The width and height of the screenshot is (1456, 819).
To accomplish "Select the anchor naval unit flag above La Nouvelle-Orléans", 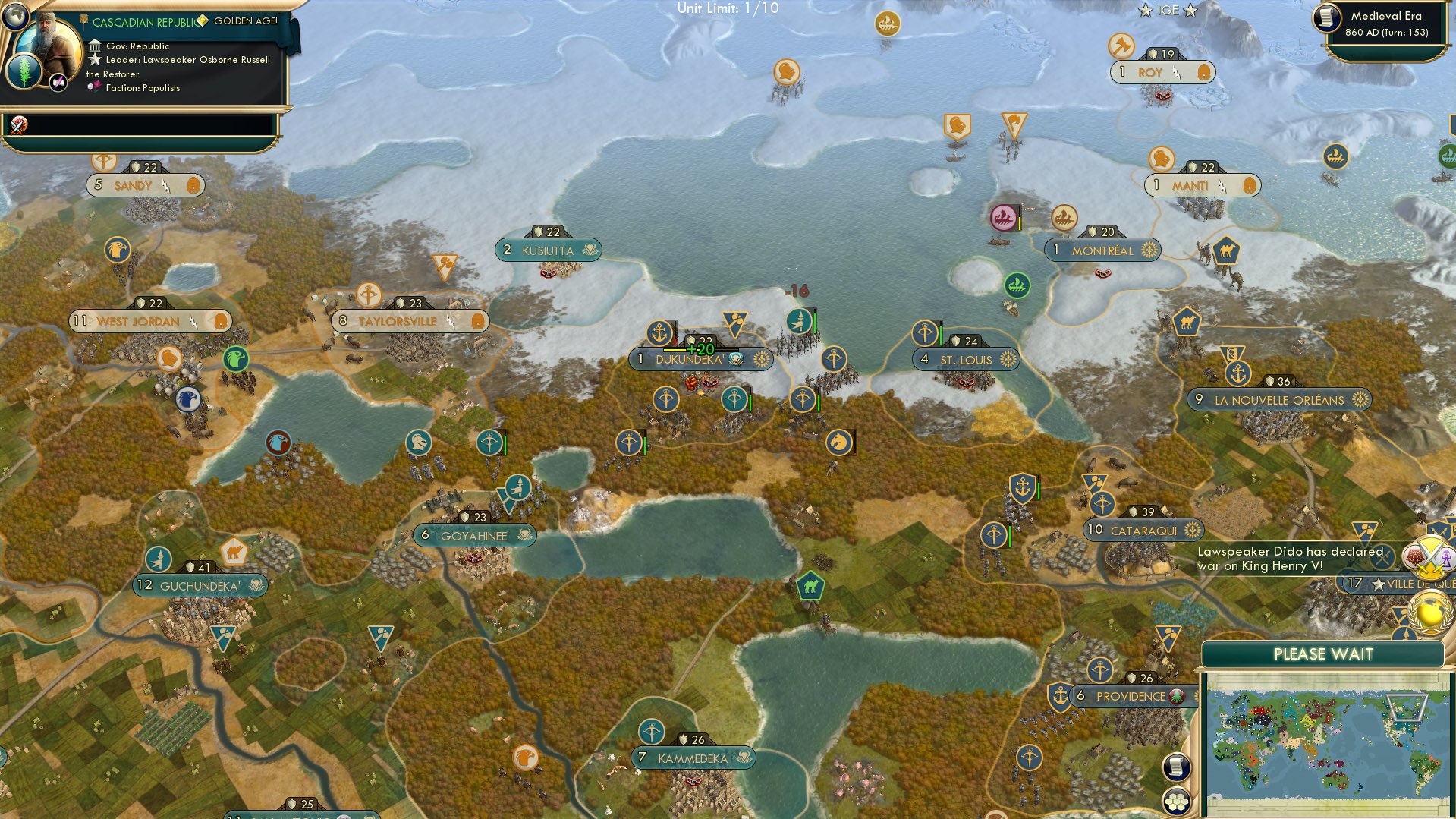I will [1237, 373].
